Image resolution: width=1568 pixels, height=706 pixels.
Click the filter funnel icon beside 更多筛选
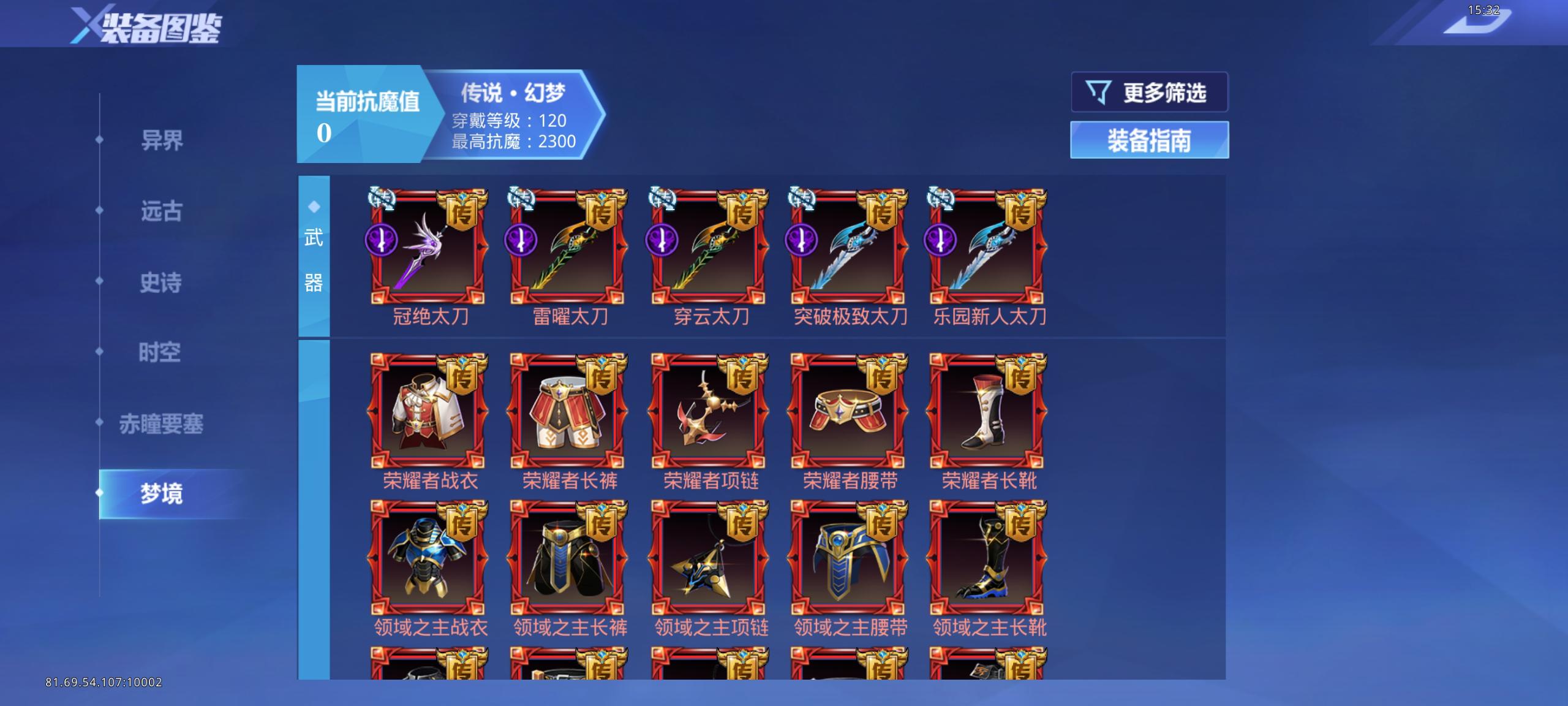pyautogui.click(x=1098, y=92)
